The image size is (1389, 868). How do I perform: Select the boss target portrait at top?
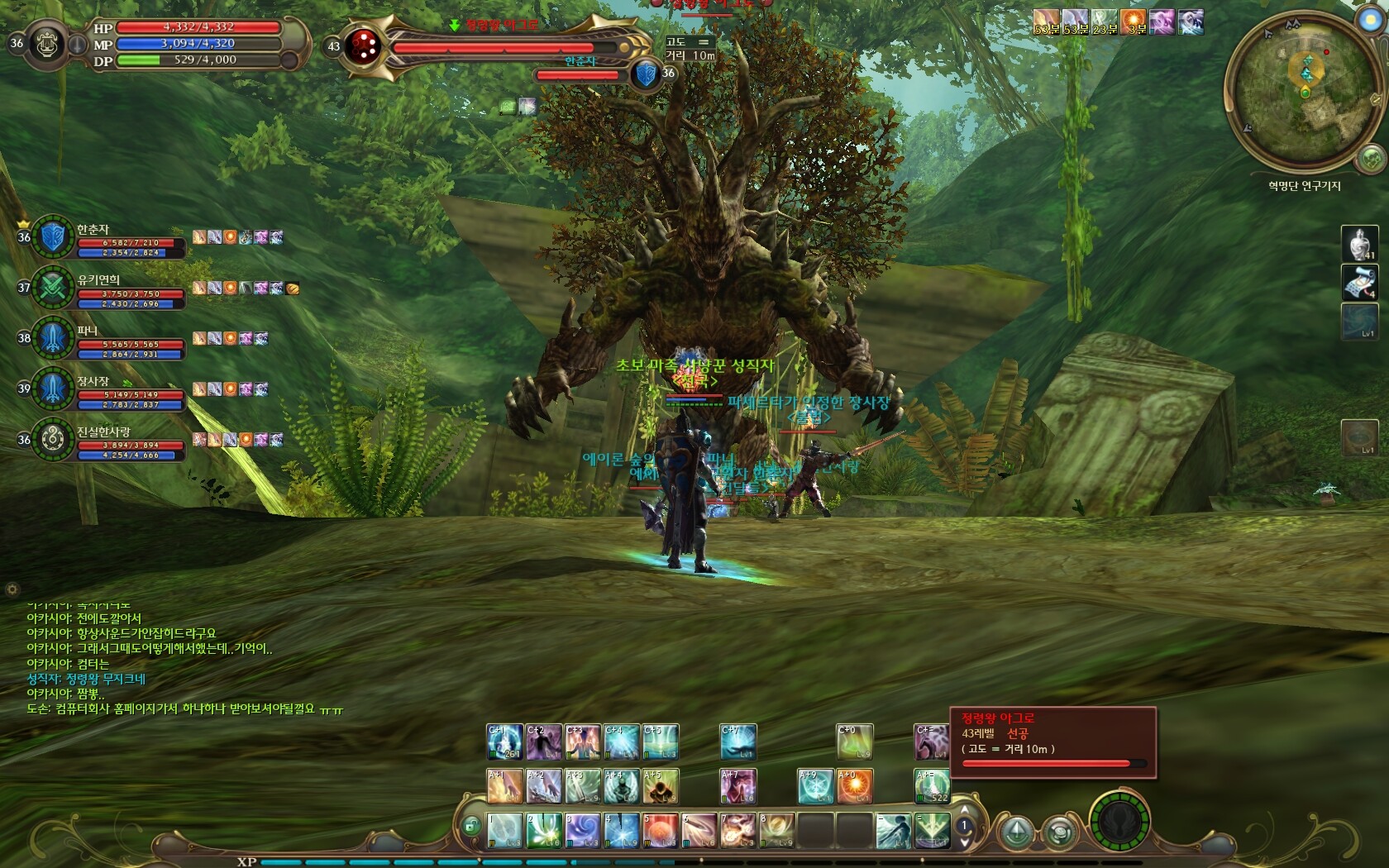(362, 45)
